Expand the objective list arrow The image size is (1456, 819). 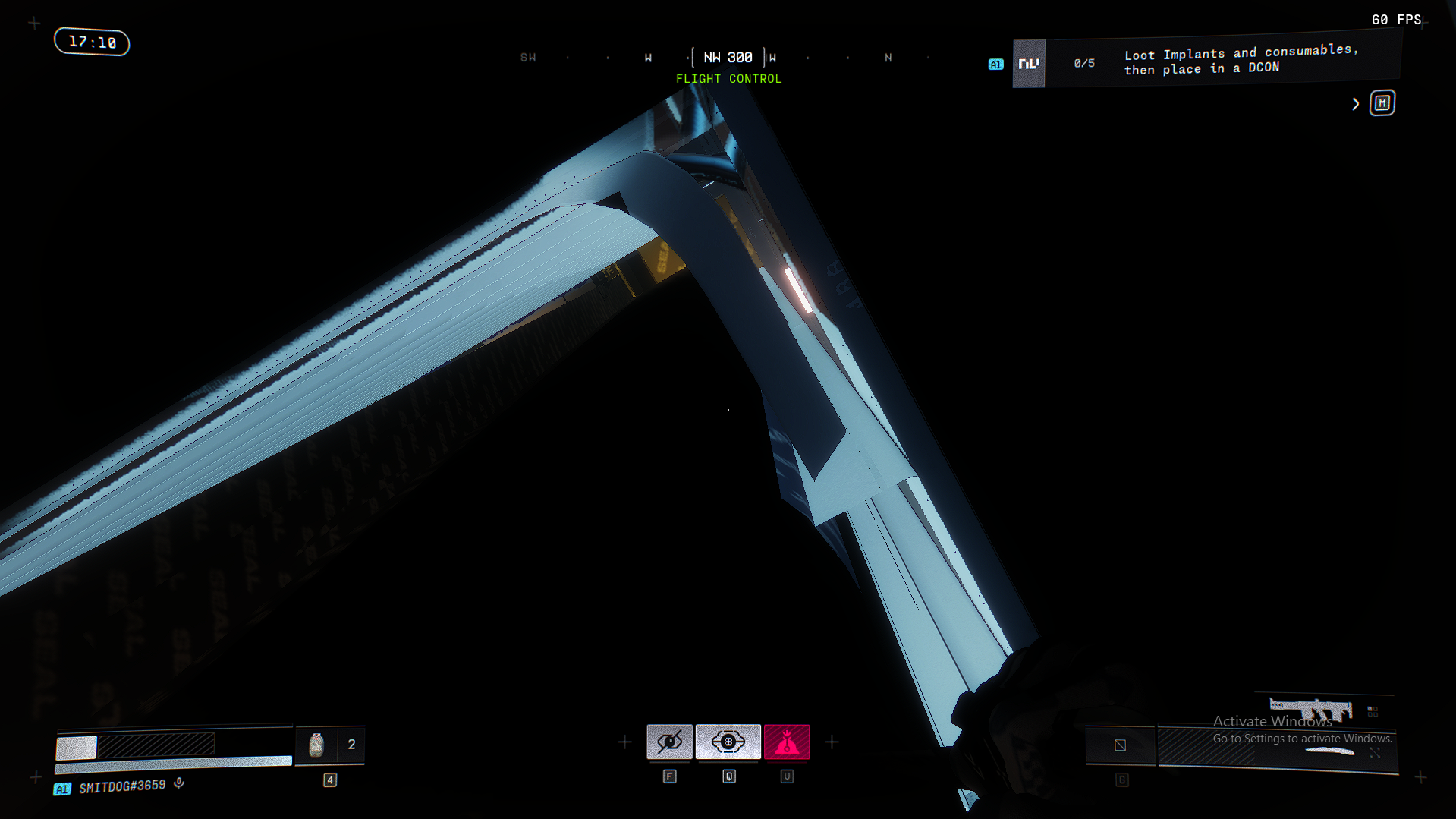pyautogui.click(x=1356, y=104)
